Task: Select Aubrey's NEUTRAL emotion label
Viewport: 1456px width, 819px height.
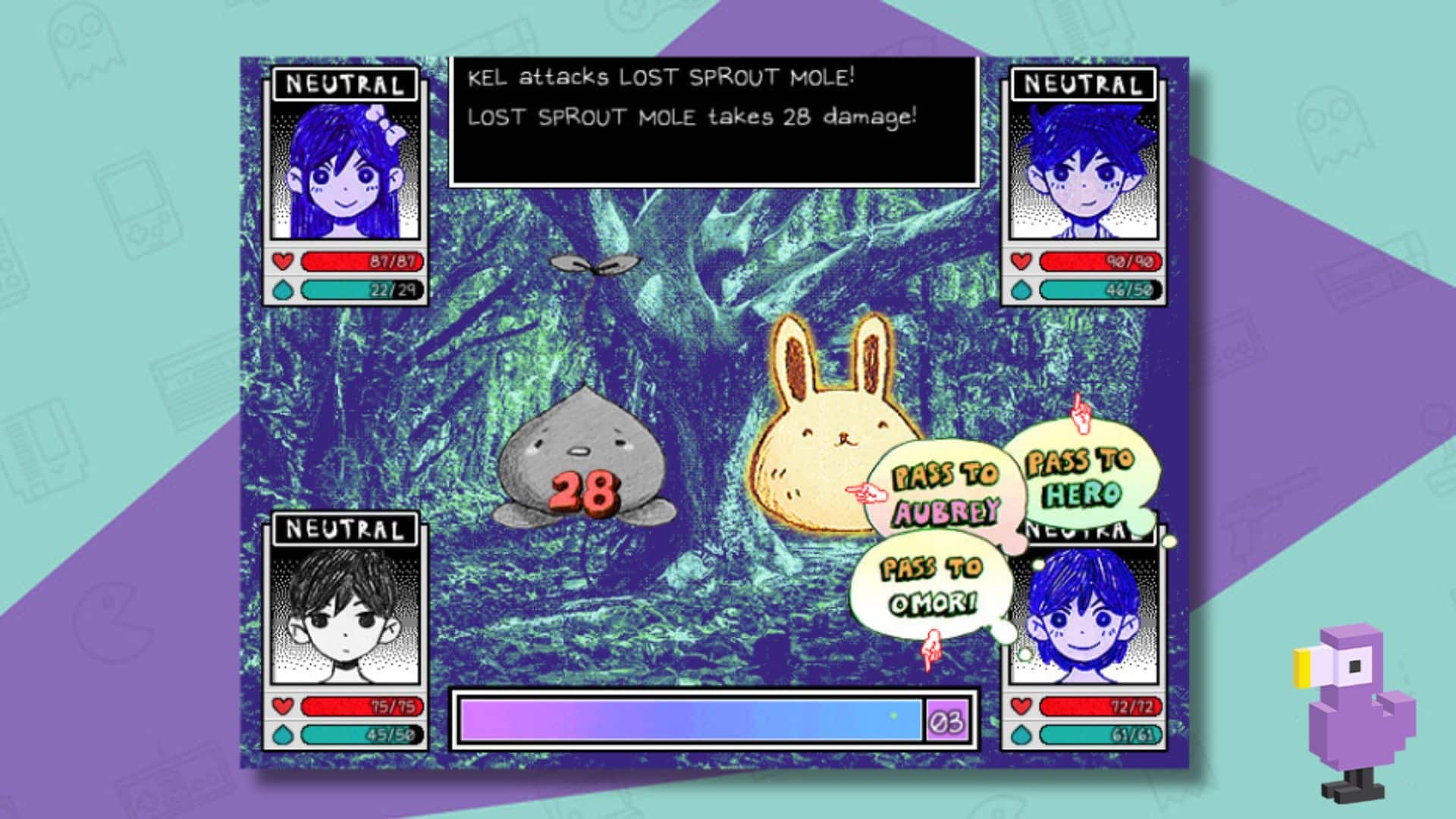Action: click(344, 83)
